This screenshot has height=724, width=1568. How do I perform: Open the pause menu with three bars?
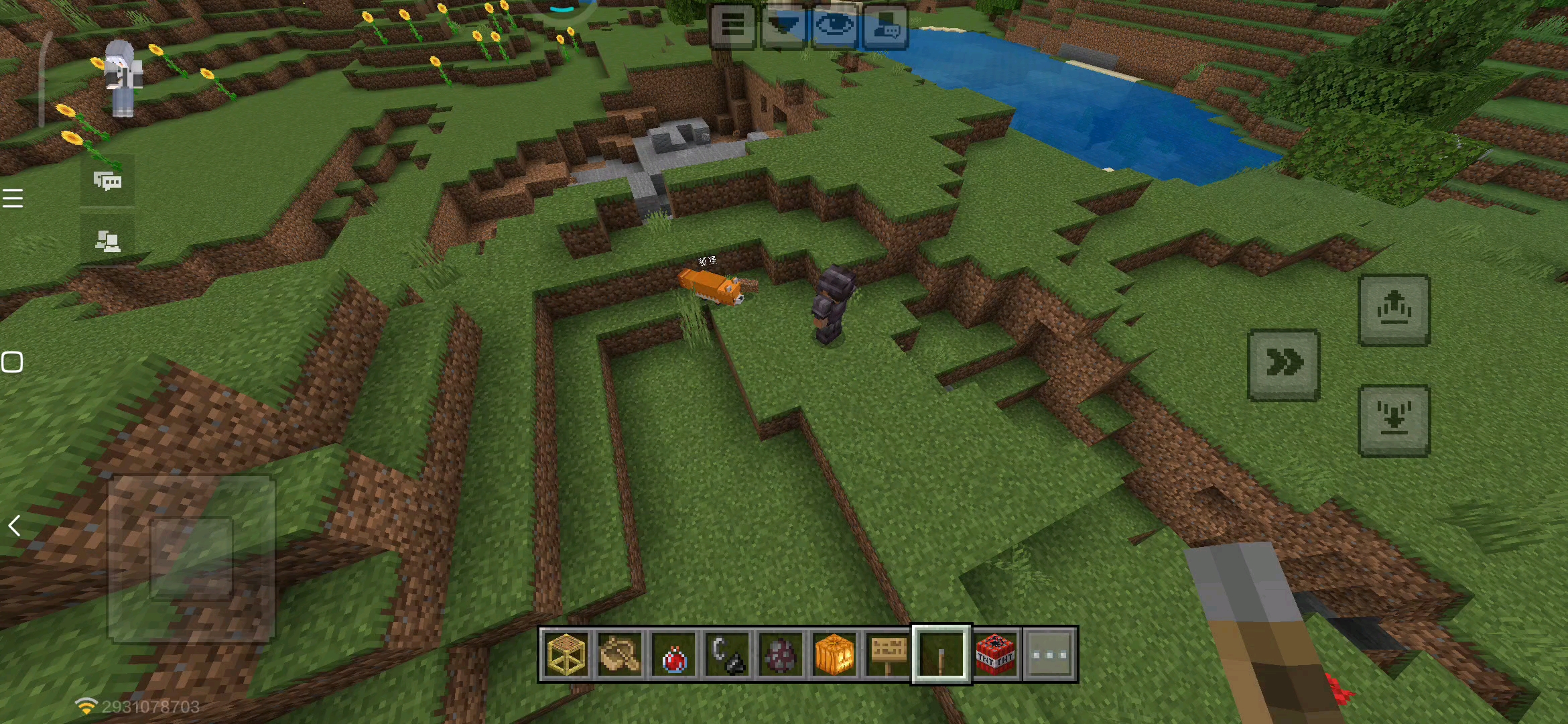point(732,27)
